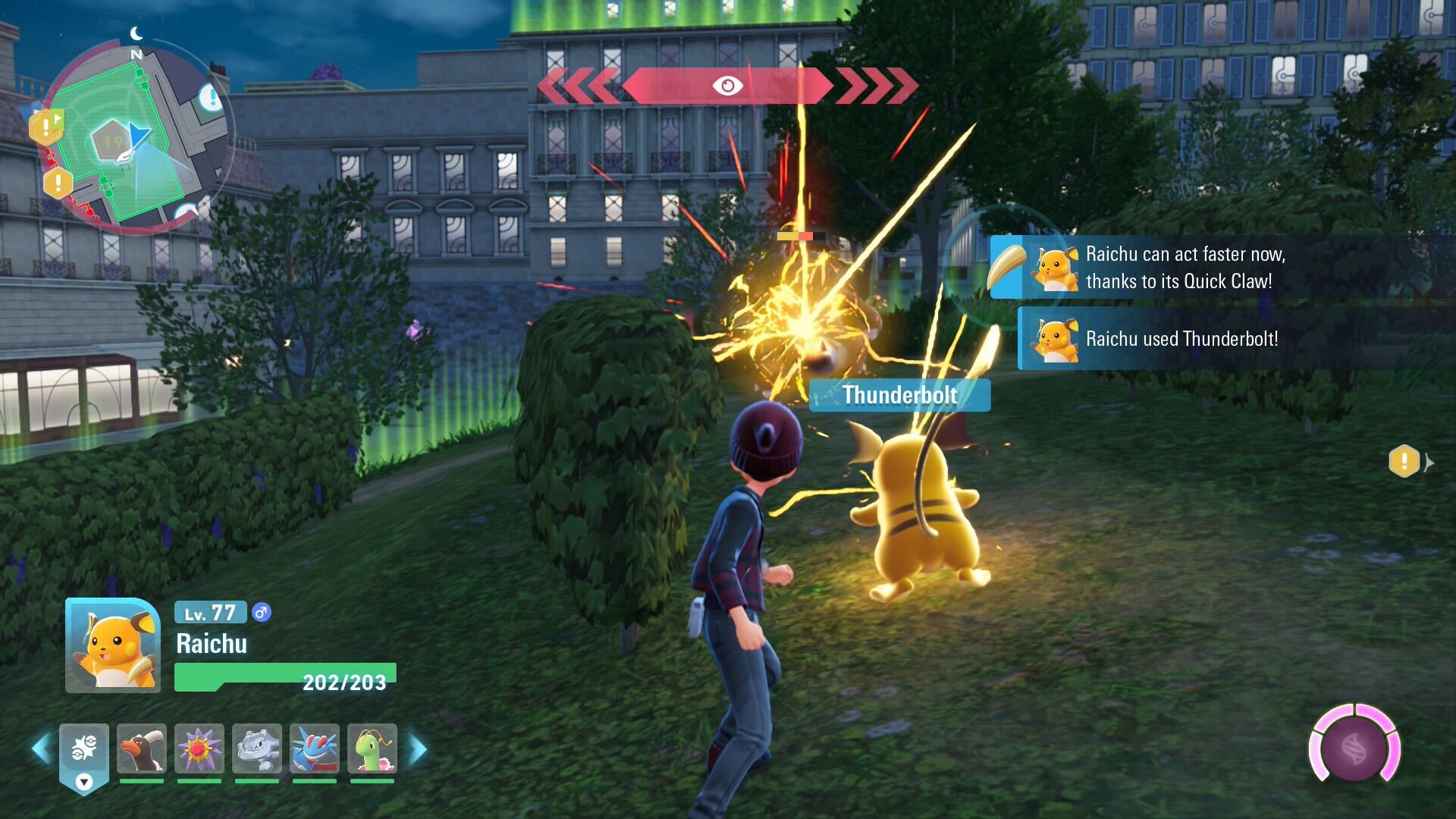This screenshot has width=1456, height=819.
Task: Click the Thunderbolt move name label
Action: pos(899,395)
